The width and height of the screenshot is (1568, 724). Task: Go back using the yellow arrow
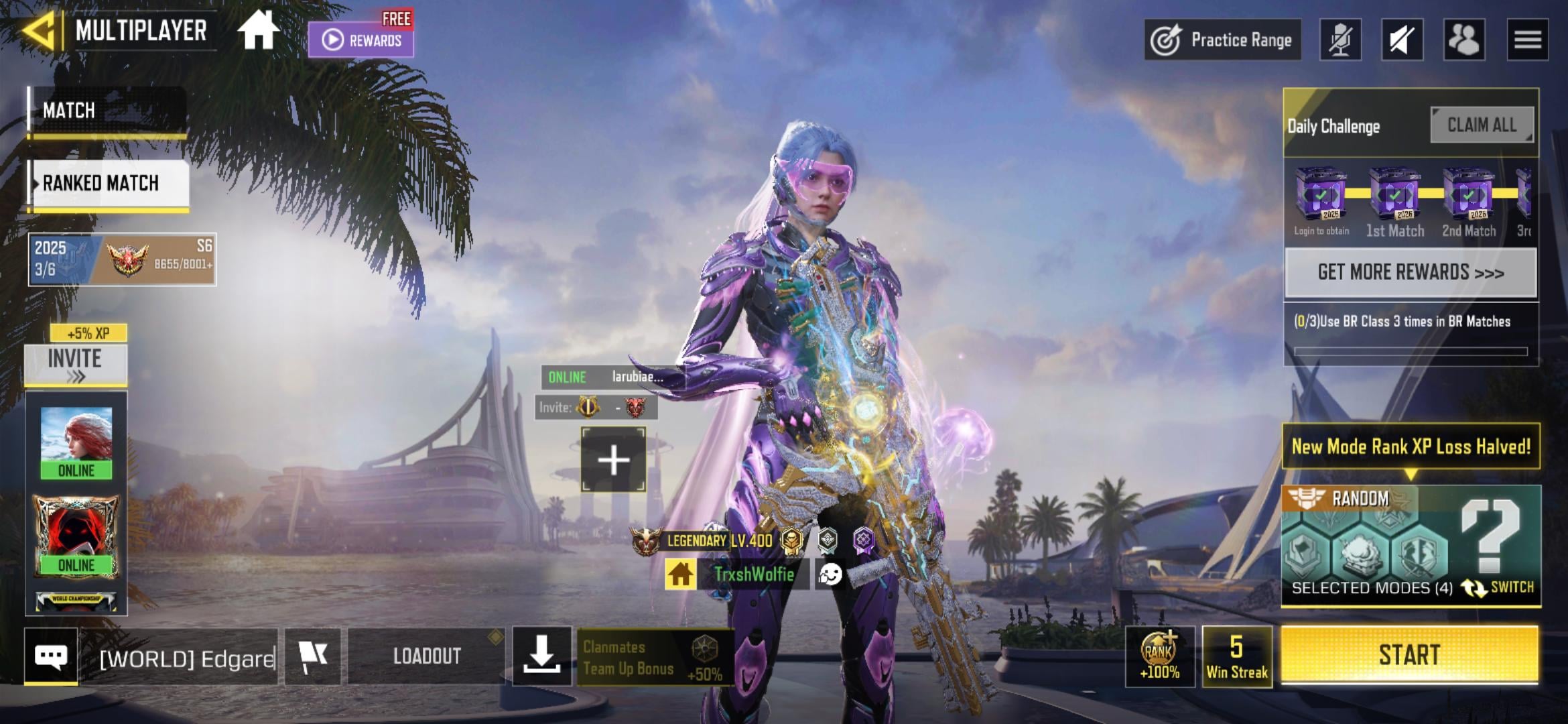point(39,31)
